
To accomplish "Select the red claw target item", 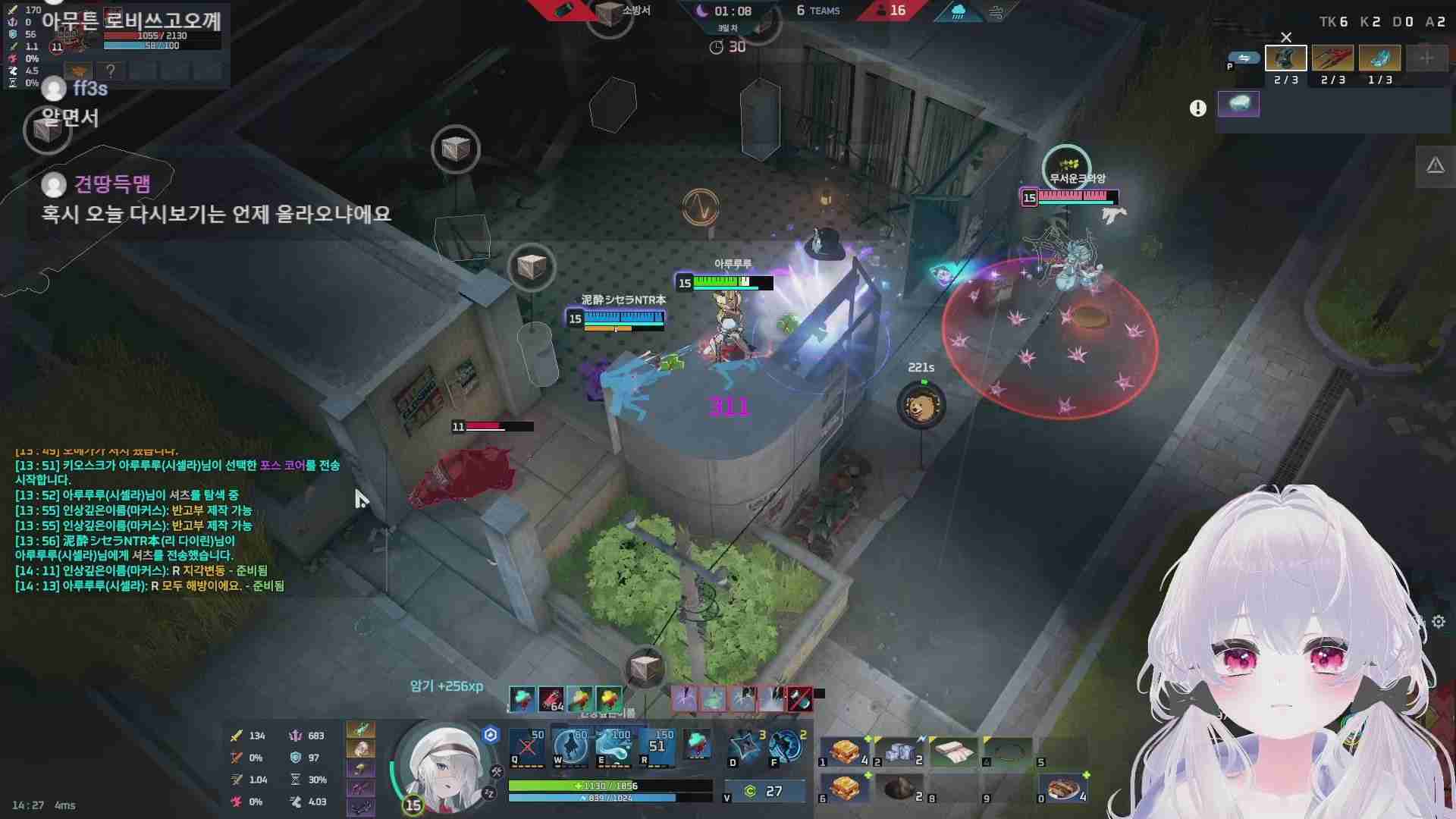I will click(x=1332, y=58).
